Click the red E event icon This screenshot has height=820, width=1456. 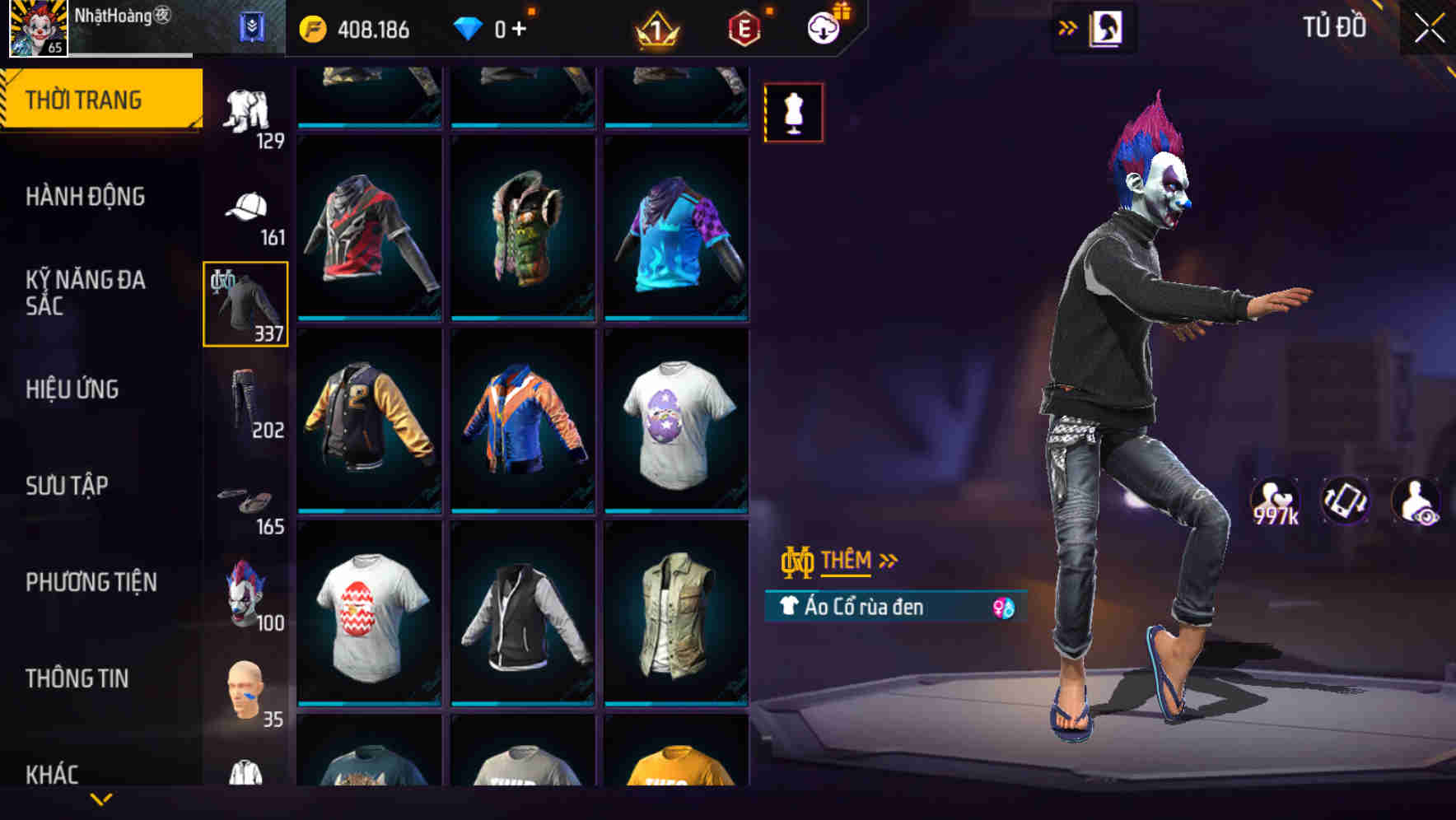[745, 26]
